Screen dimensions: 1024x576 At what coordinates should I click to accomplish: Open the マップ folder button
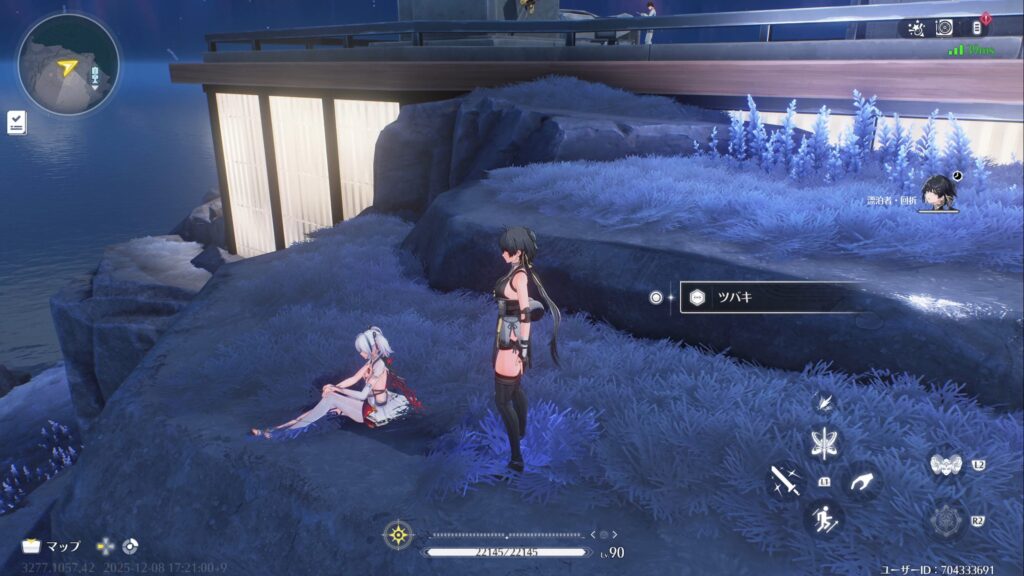tap(50, 547)
